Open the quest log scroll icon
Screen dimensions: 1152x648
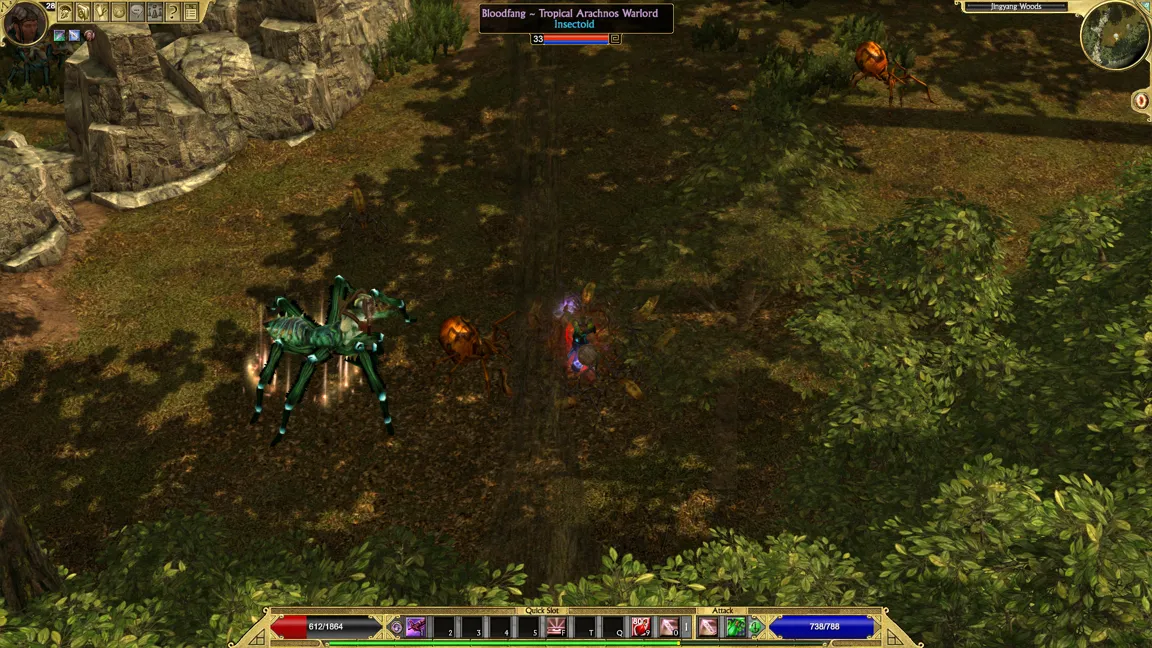(x=83, y=12)
